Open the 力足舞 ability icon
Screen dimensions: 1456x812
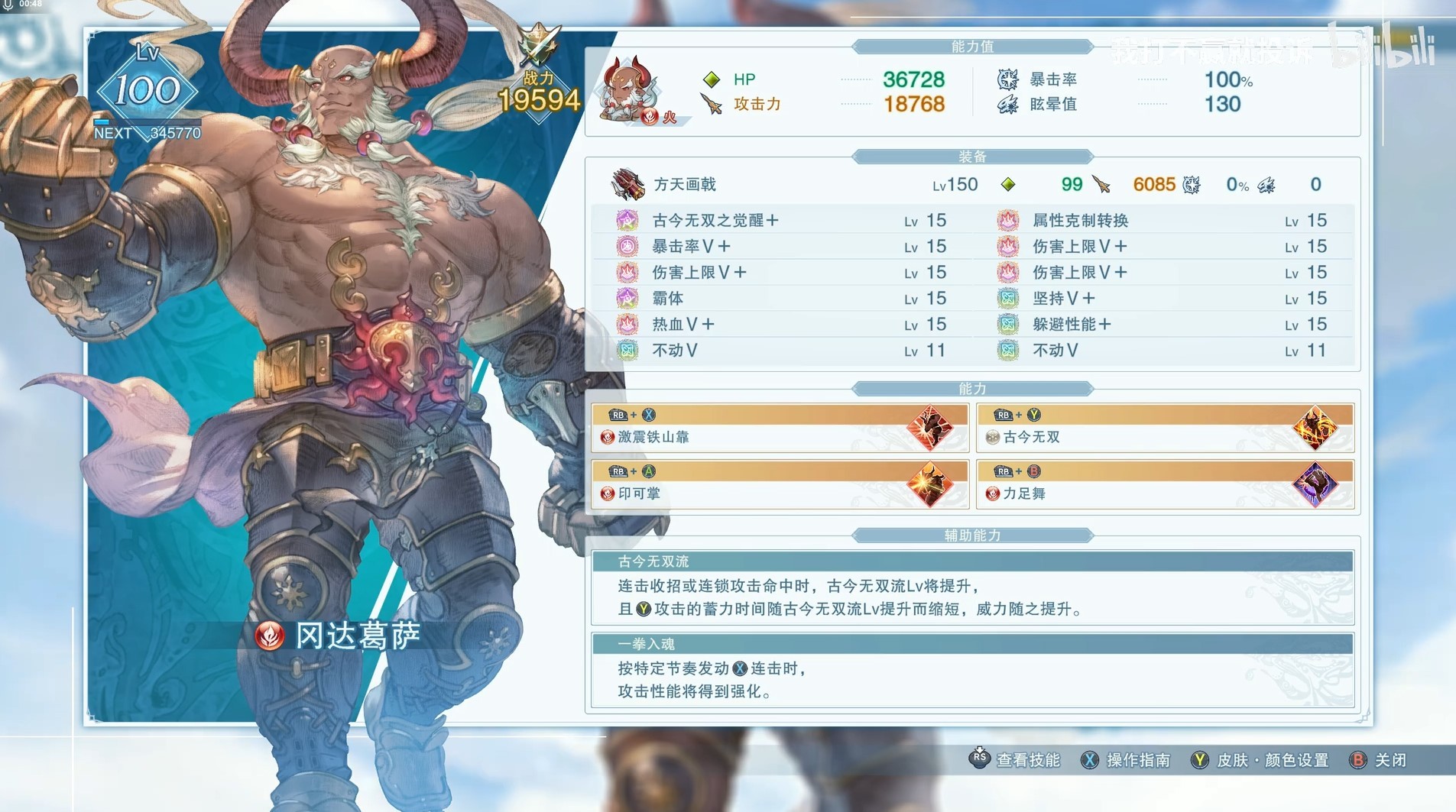click(x=1314, y=484)
